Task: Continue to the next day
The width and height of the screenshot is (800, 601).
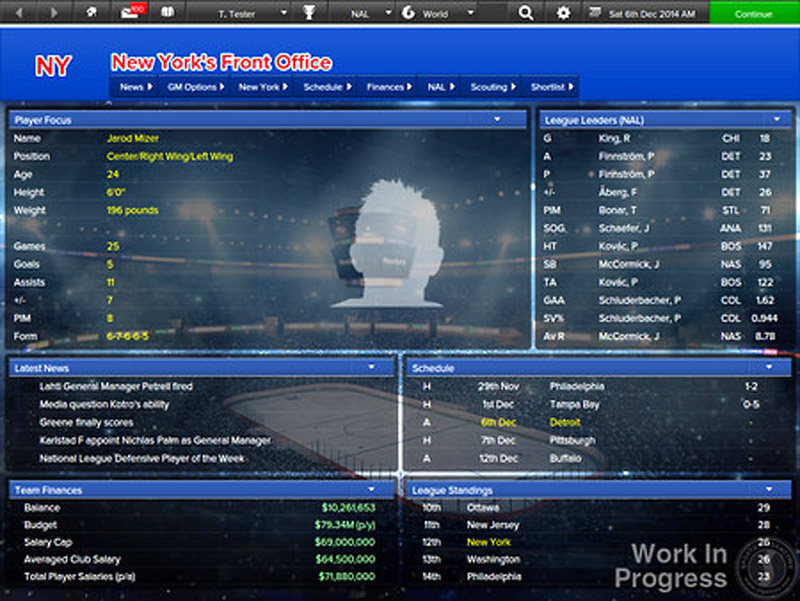Action: point(754,14)
